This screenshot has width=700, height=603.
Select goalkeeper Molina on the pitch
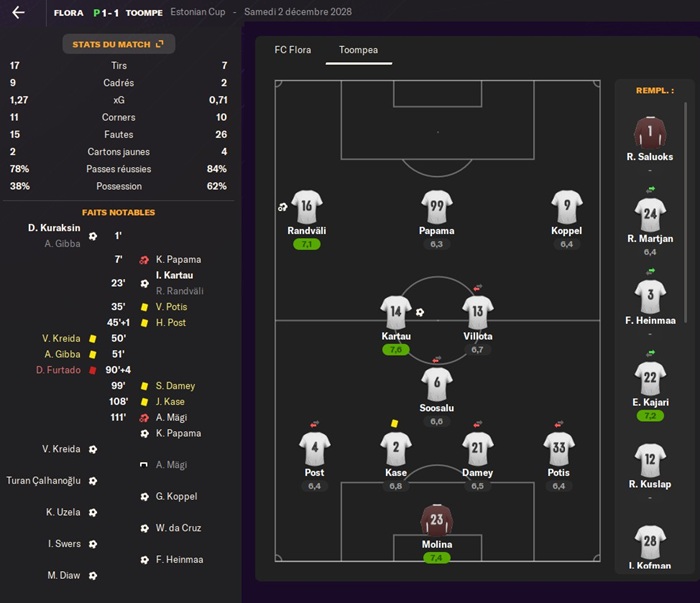click(437, 520)
